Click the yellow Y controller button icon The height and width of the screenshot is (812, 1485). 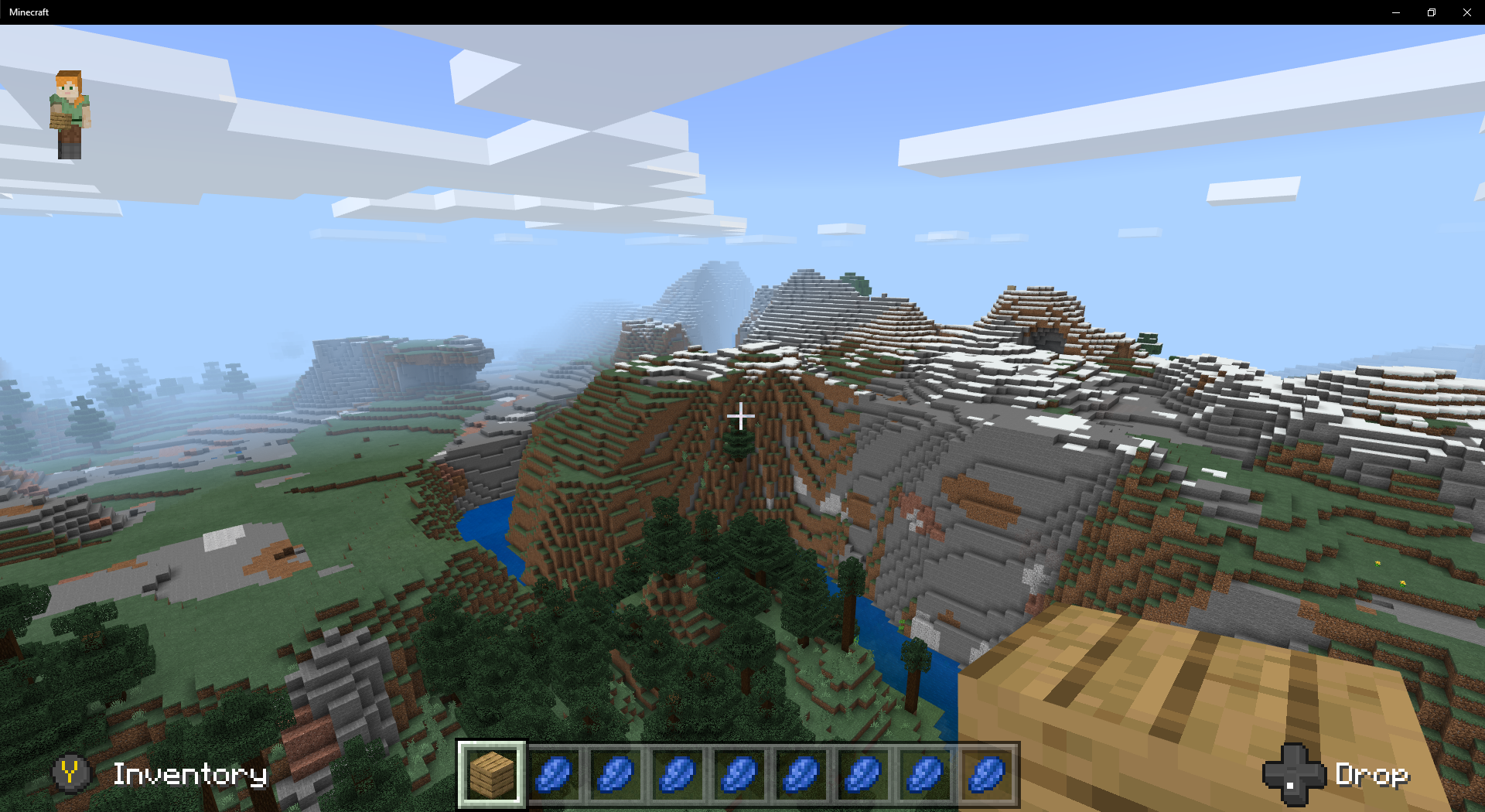pos(71,774)
